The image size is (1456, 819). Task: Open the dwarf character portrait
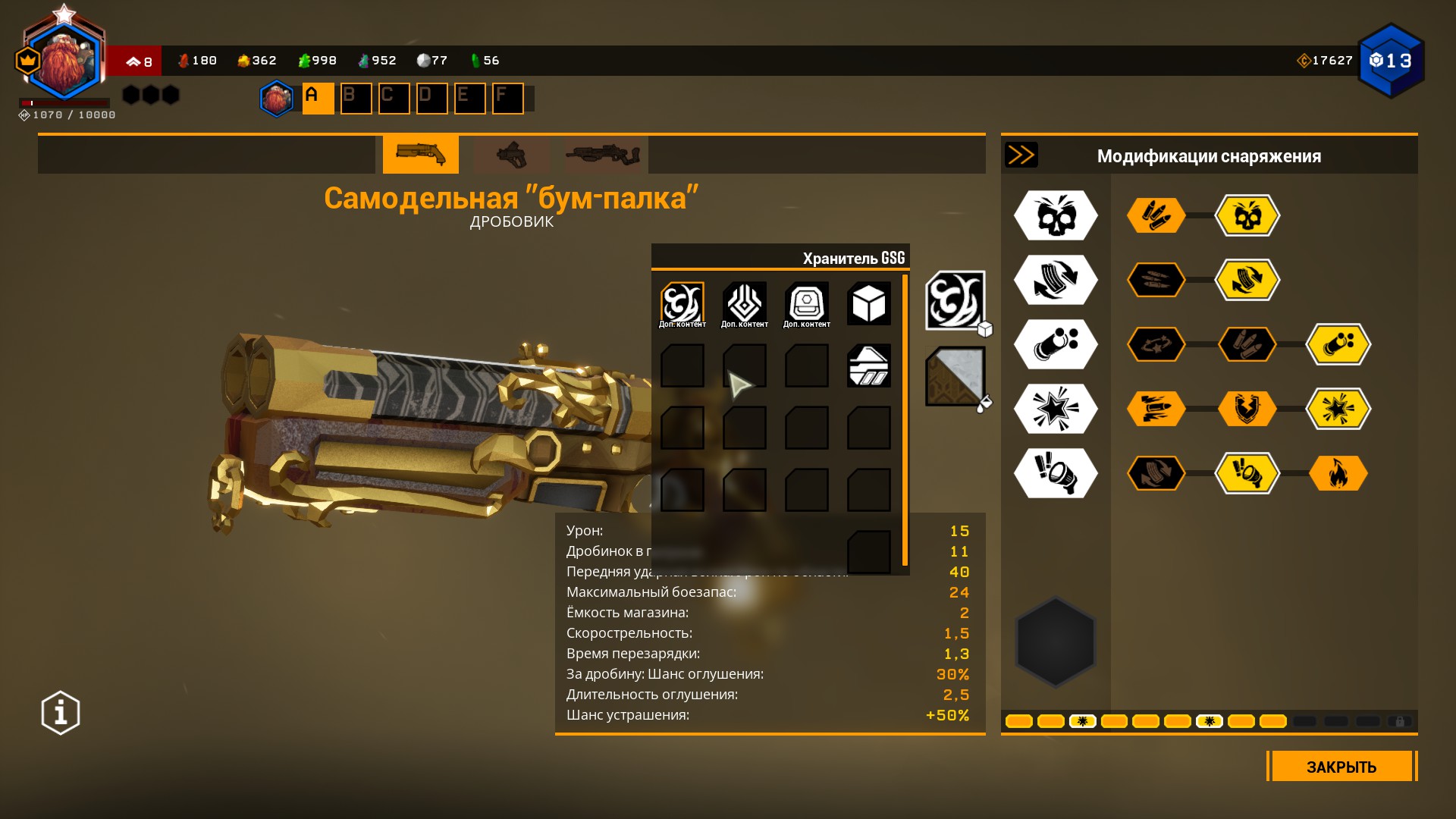click(x=64, y=62)
